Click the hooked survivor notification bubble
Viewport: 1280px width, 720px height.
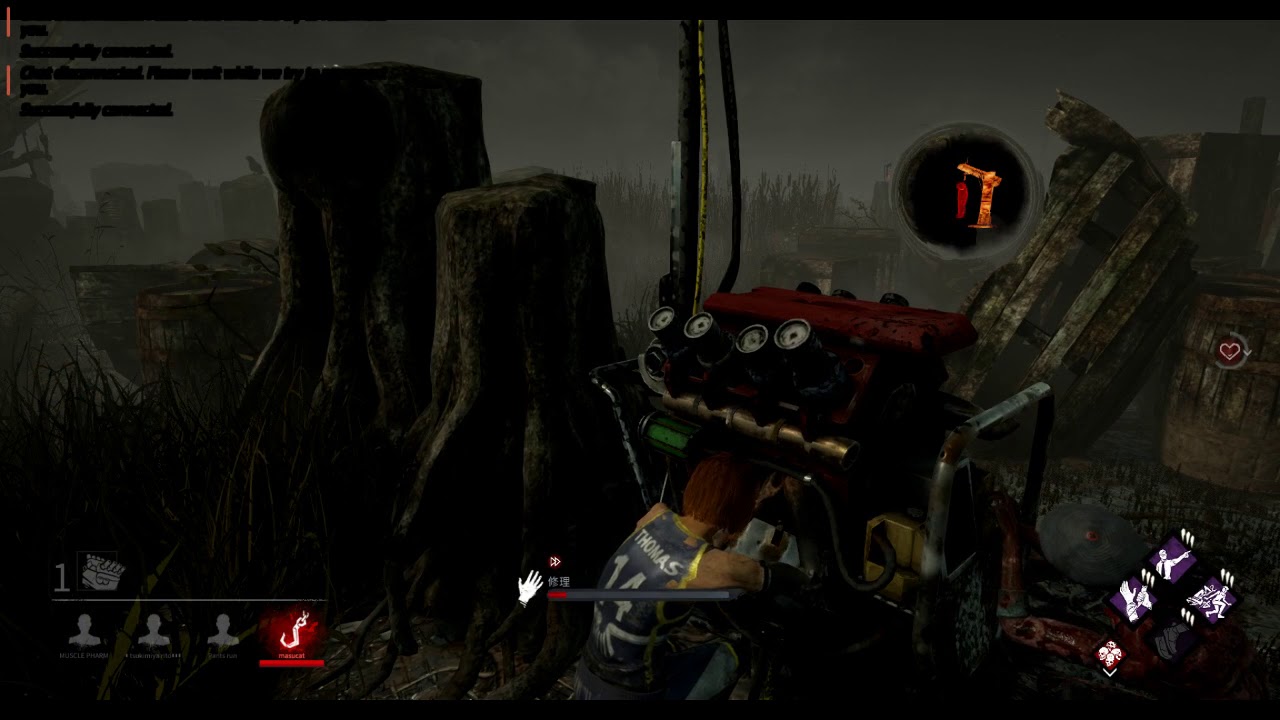(x=968, y=193)
